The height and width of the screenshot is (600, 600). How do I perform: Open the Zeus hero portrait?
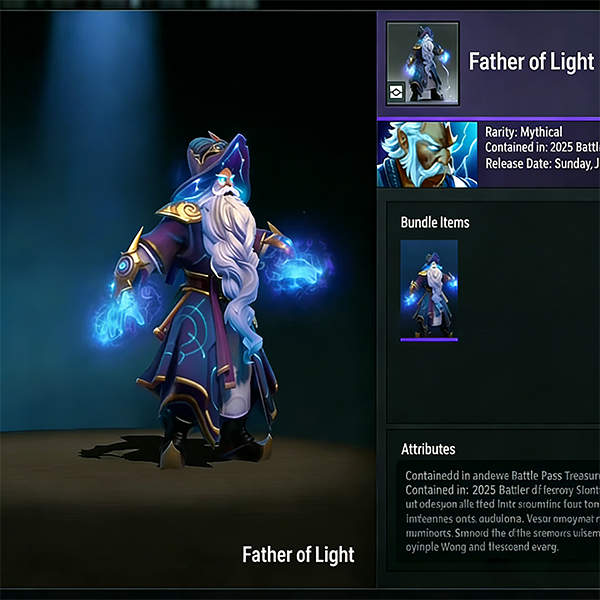click(427, 154)
